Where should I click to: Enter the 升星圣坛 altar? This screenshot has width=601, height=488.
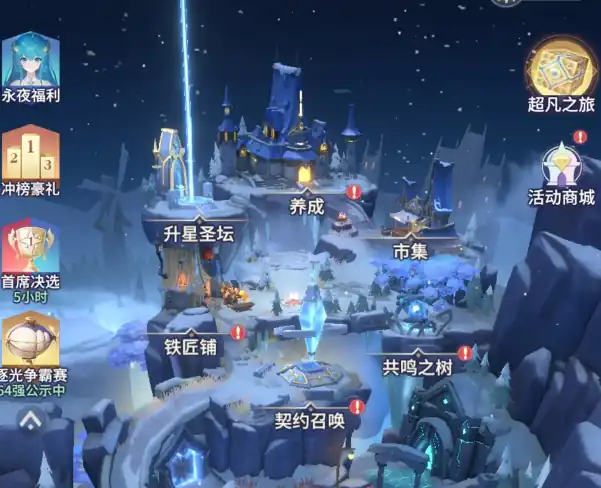(198, 234)
